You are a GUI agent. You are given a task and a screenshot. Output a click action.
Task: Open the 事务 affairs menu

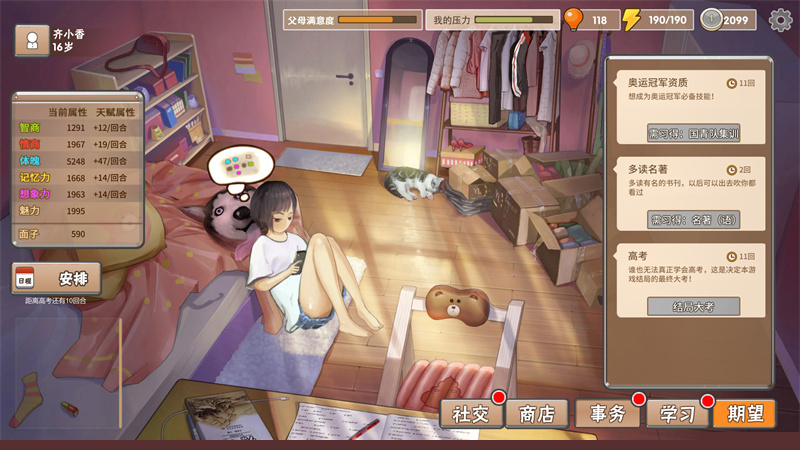point(606,413)
